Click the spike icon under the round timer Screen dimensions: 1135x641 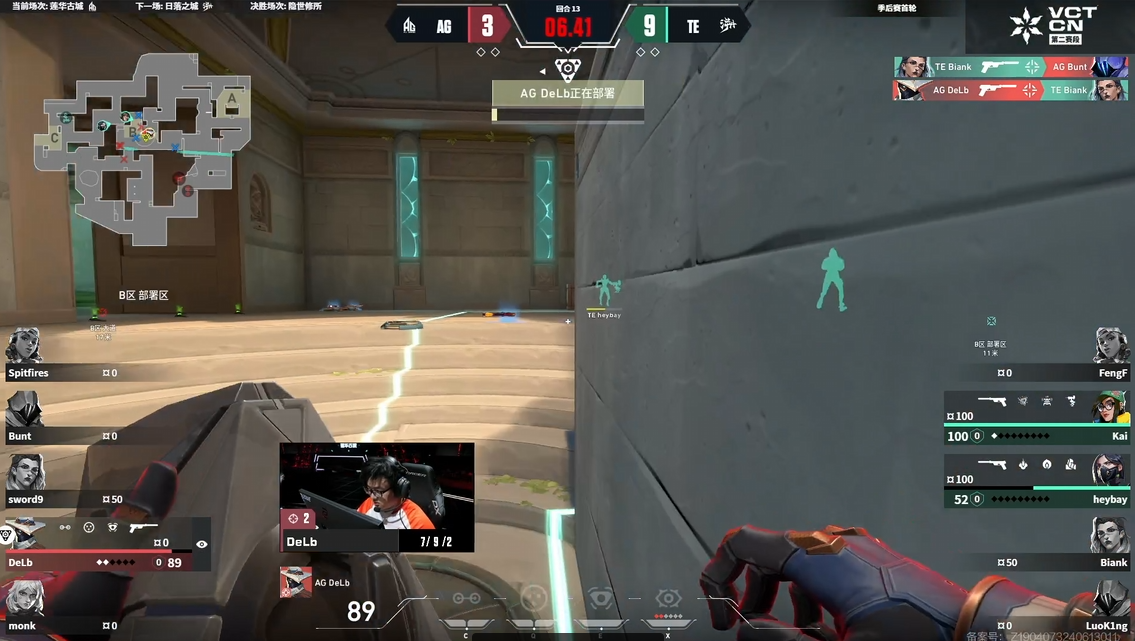[x=567, y=70]
